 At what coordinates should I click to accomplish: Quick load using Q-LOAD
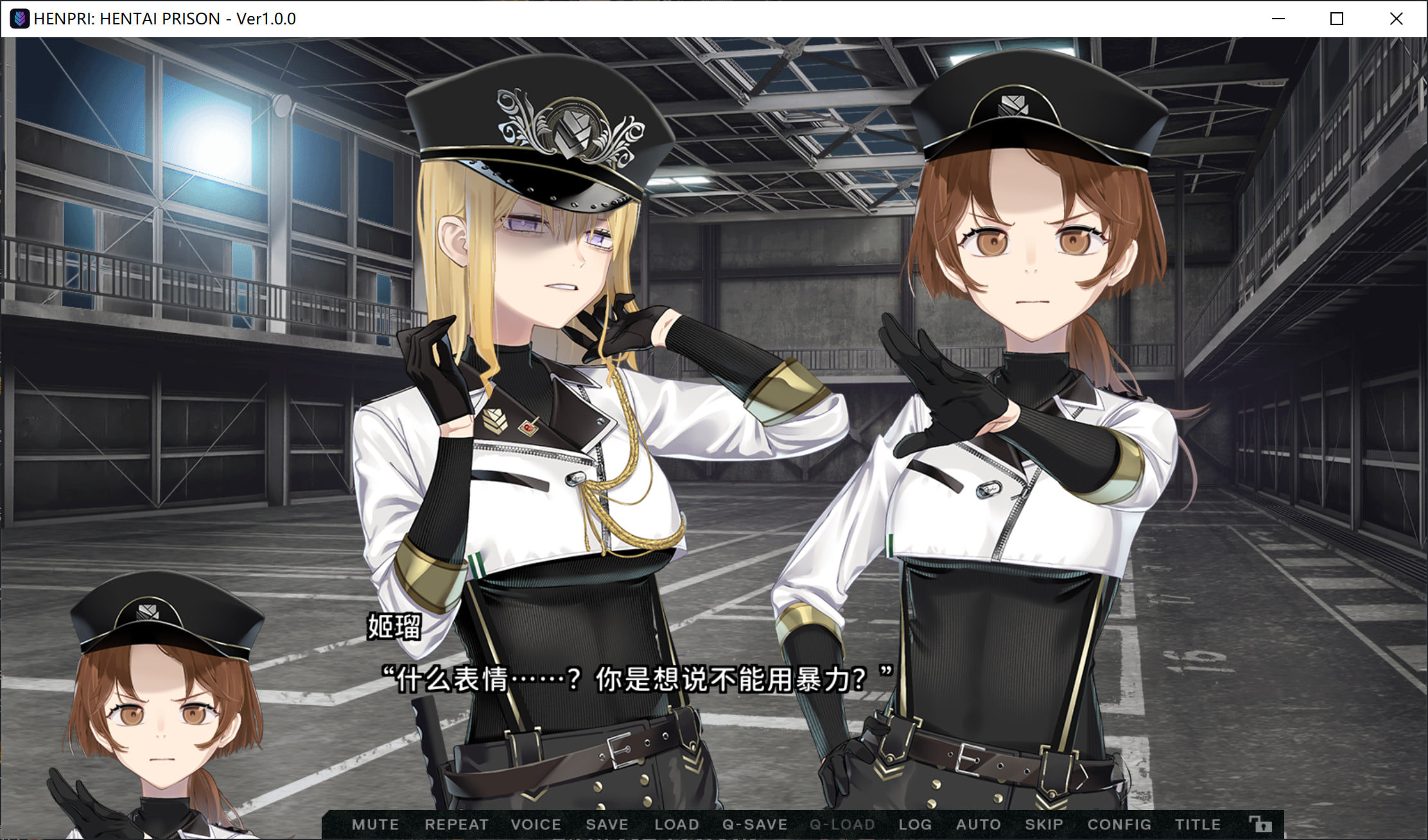pyautogui.click(x=842, y=825)
